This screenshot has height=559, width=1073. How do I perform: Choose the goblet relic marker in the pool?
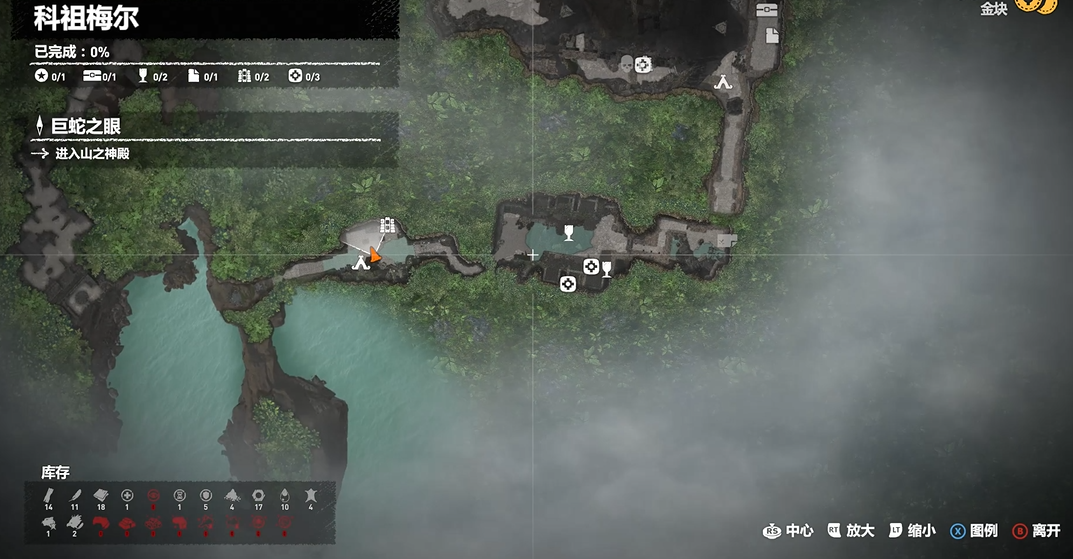[569, 233]
